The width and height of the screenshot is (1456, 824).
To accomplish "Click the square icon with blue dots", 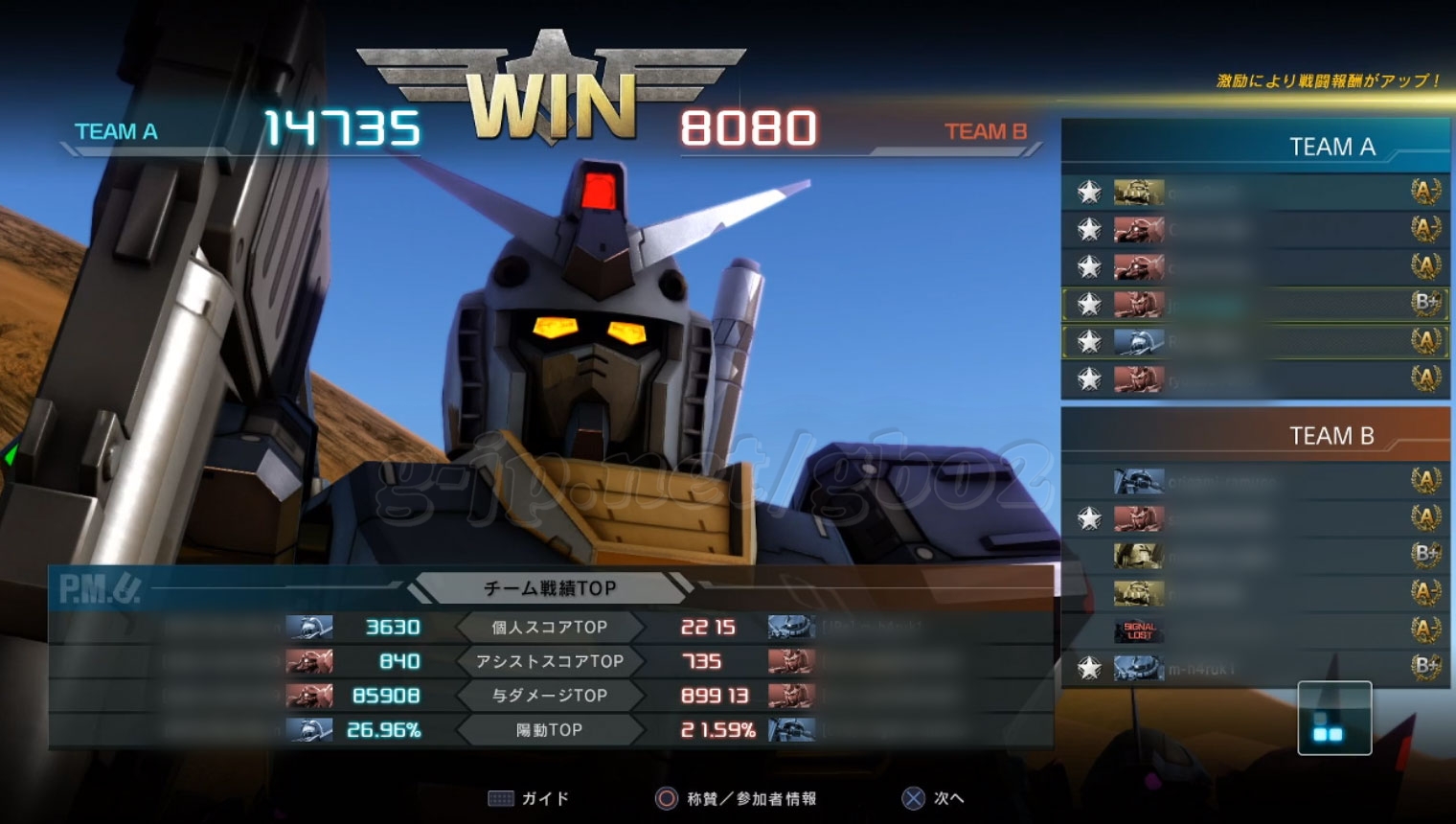I will click(1334, 719).
